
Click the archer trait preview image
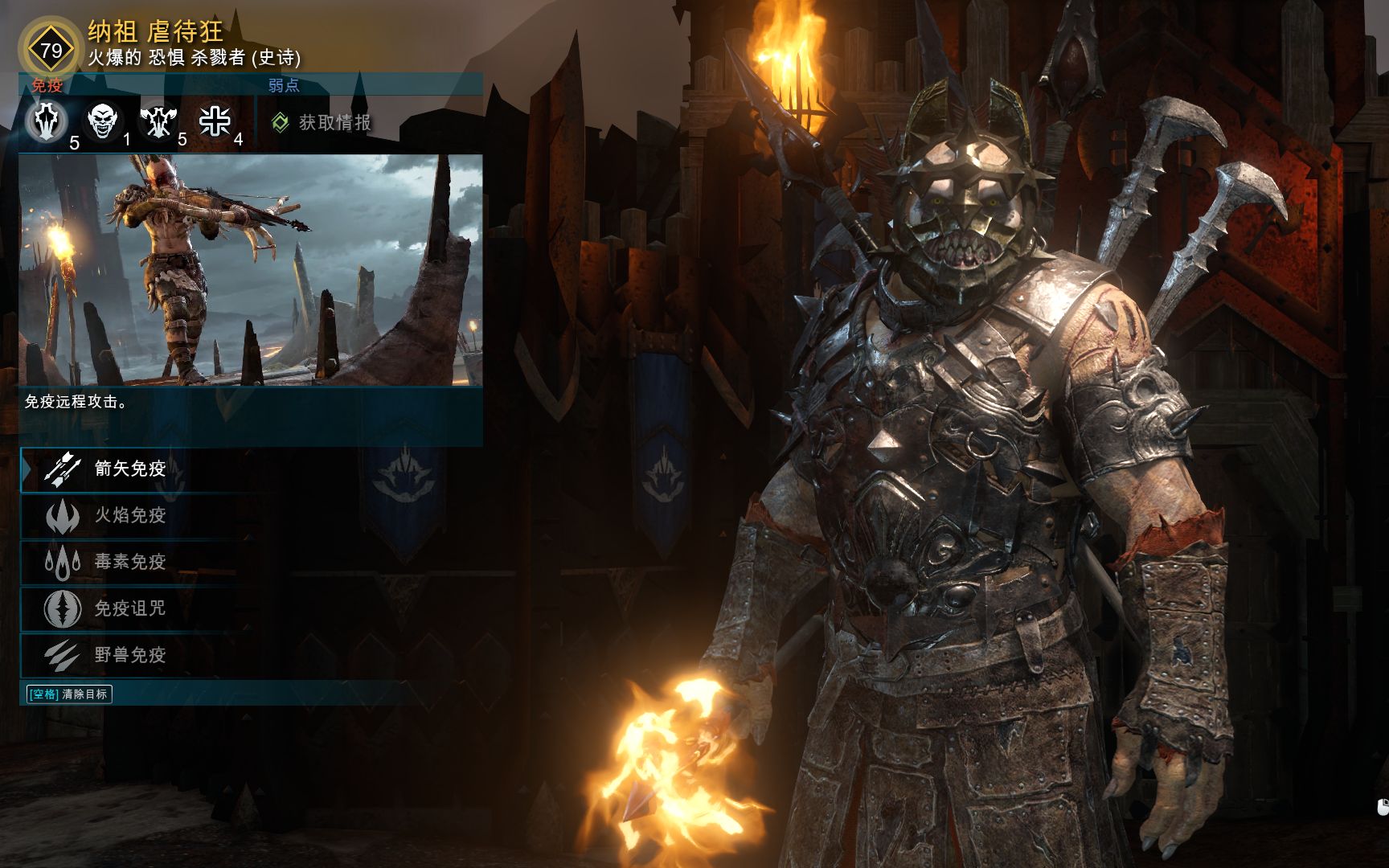click(251, 270)
